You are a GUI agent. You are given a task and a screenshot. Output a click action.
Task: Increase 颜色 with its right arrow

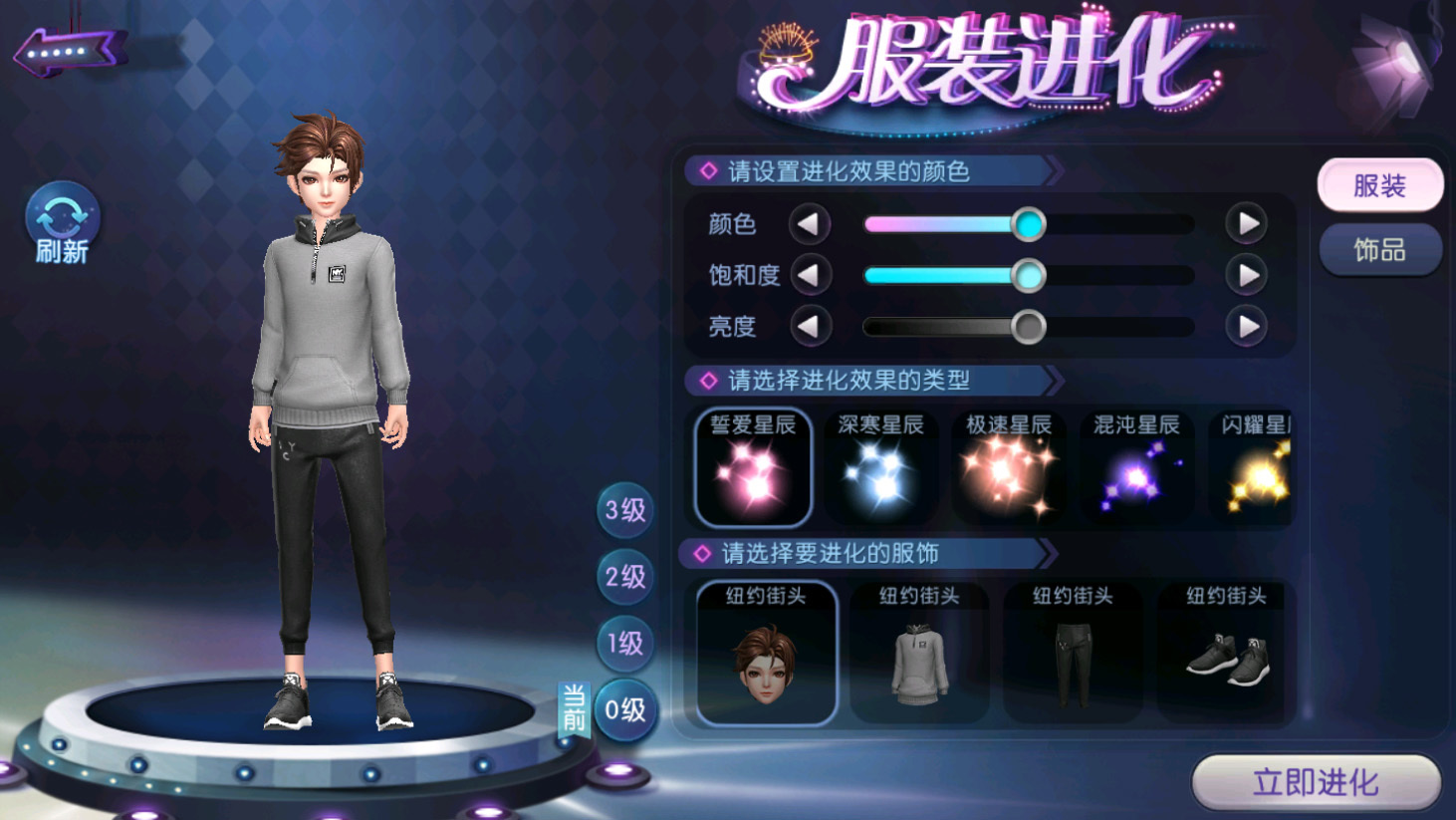coord(1246,224)
